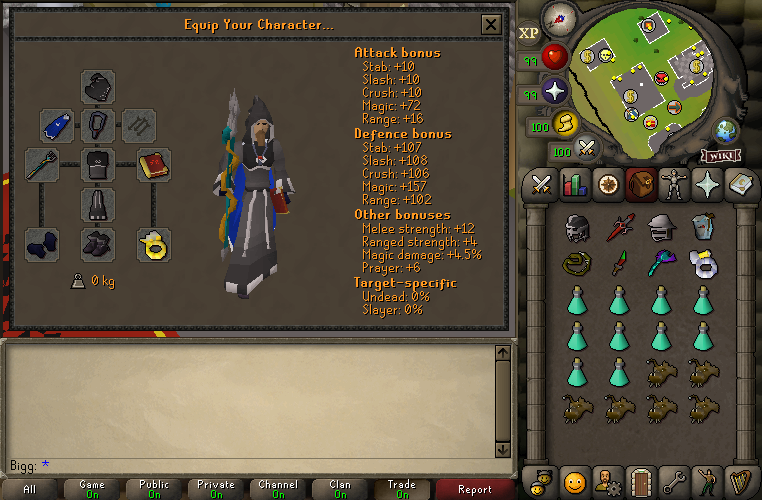Toggle the XP drops button
This screenshot has height=500, width=762.
[529, 34]
